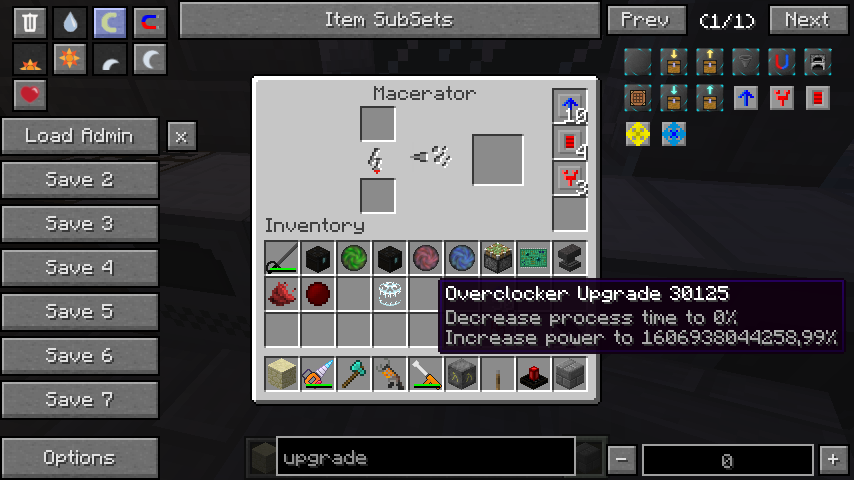Select Save 7 inventory state
Image resolution: width=854 pixels, height=480 pixels.
tap(80, 400)
